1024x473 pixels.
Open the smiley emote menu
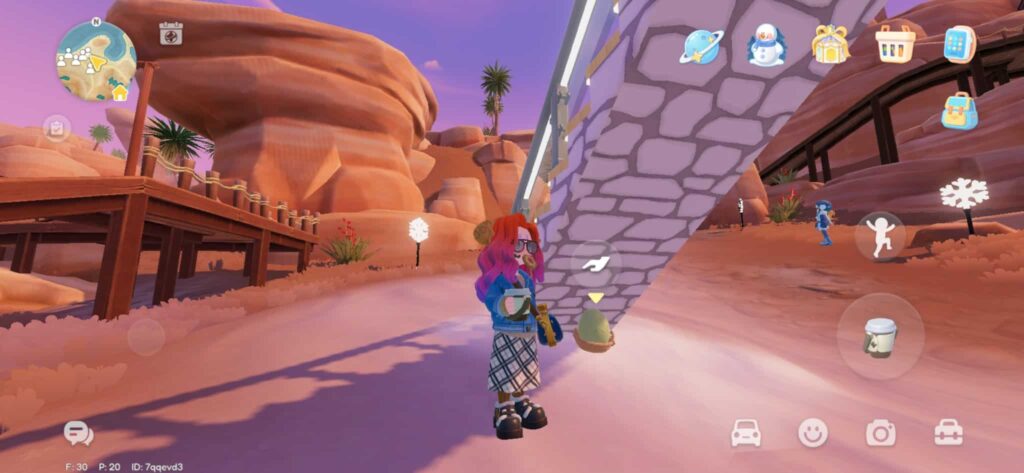pyautogui.click(x=813, y=432)
